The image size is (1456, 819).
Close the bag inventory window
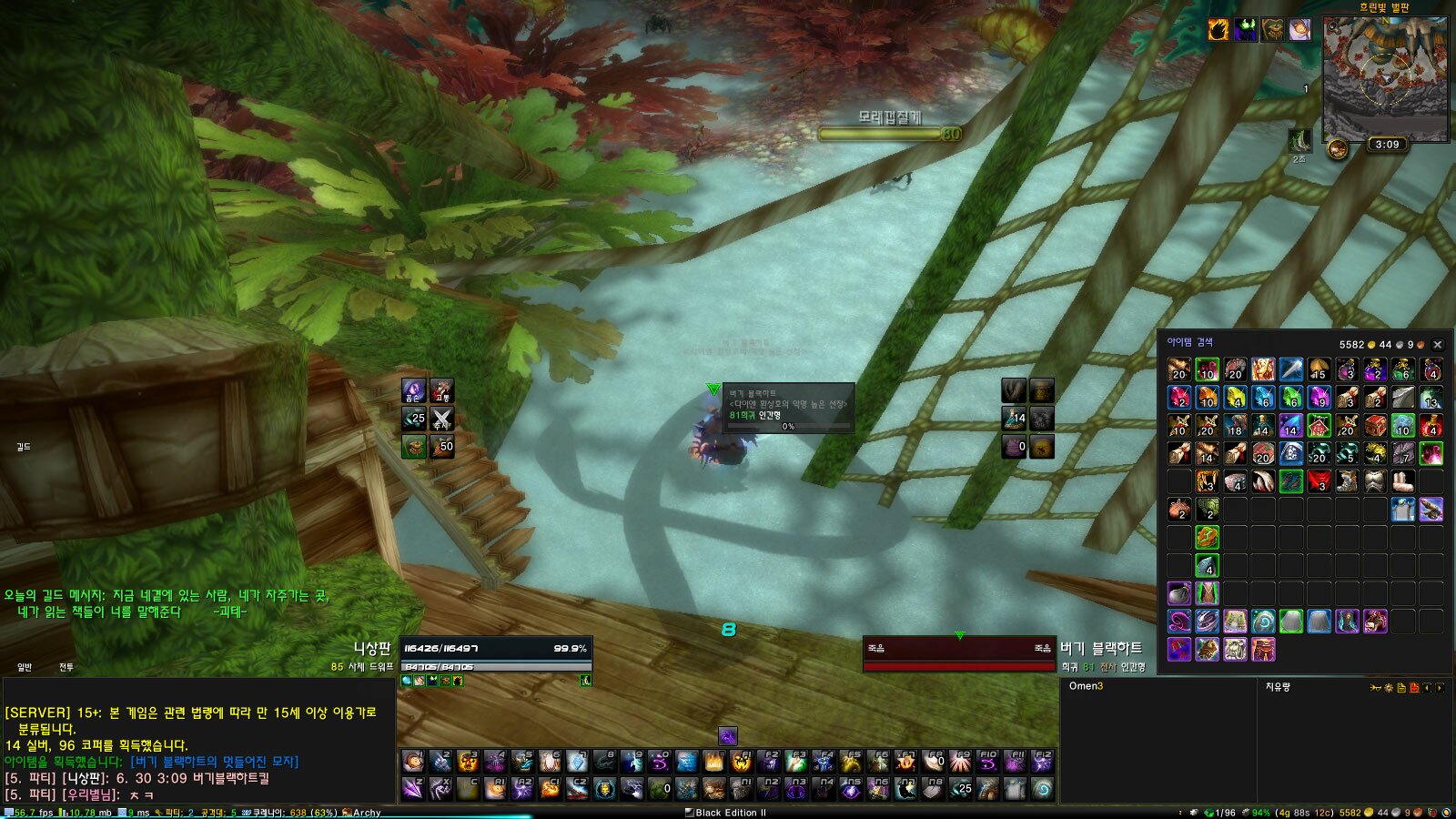(x=1438, y=345)
